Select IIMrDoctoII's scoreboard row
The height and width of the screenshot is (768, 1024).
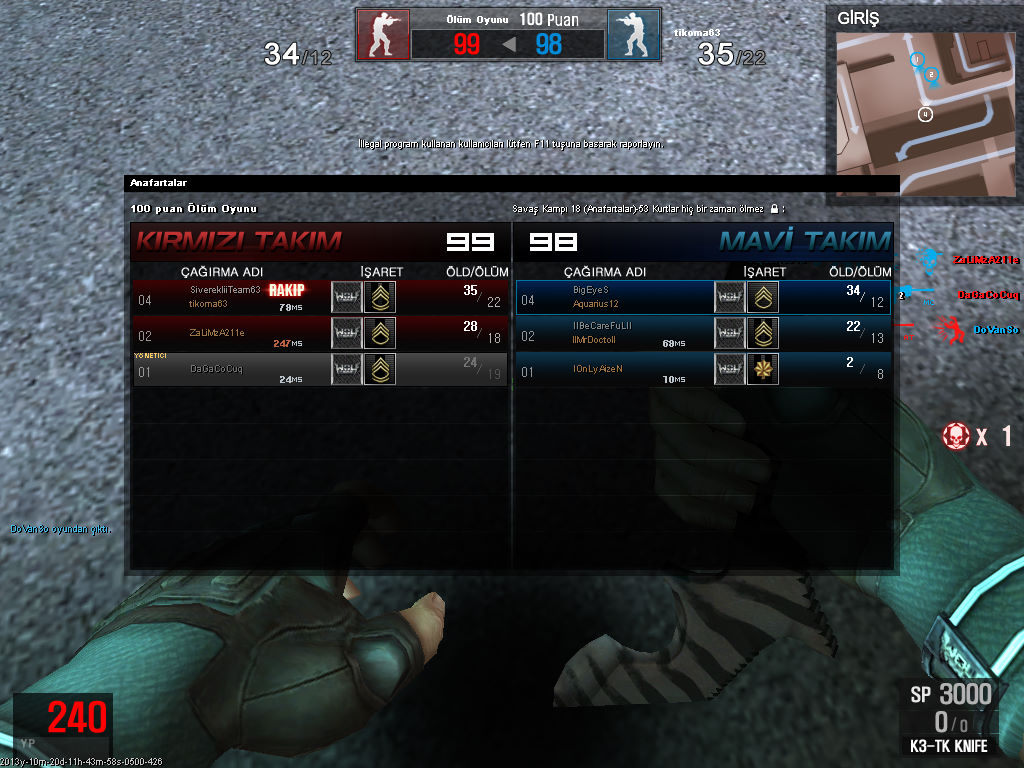pos(702,333)
